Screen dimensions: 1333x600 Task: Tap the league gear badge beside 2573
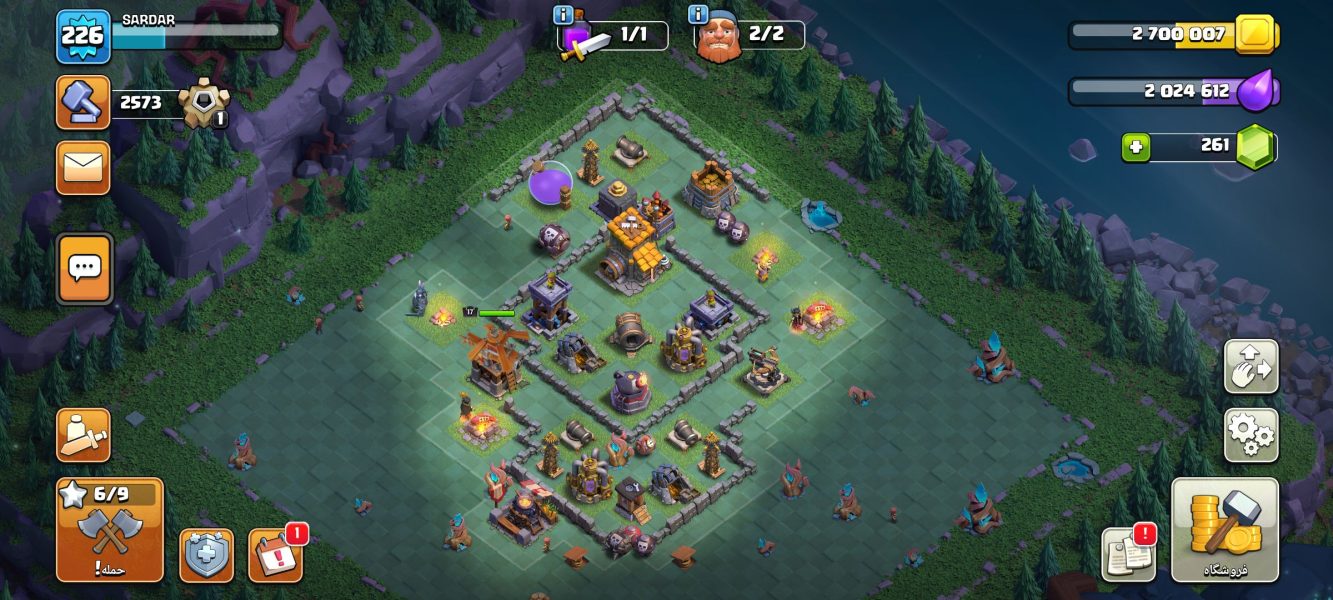pos(203,103)
